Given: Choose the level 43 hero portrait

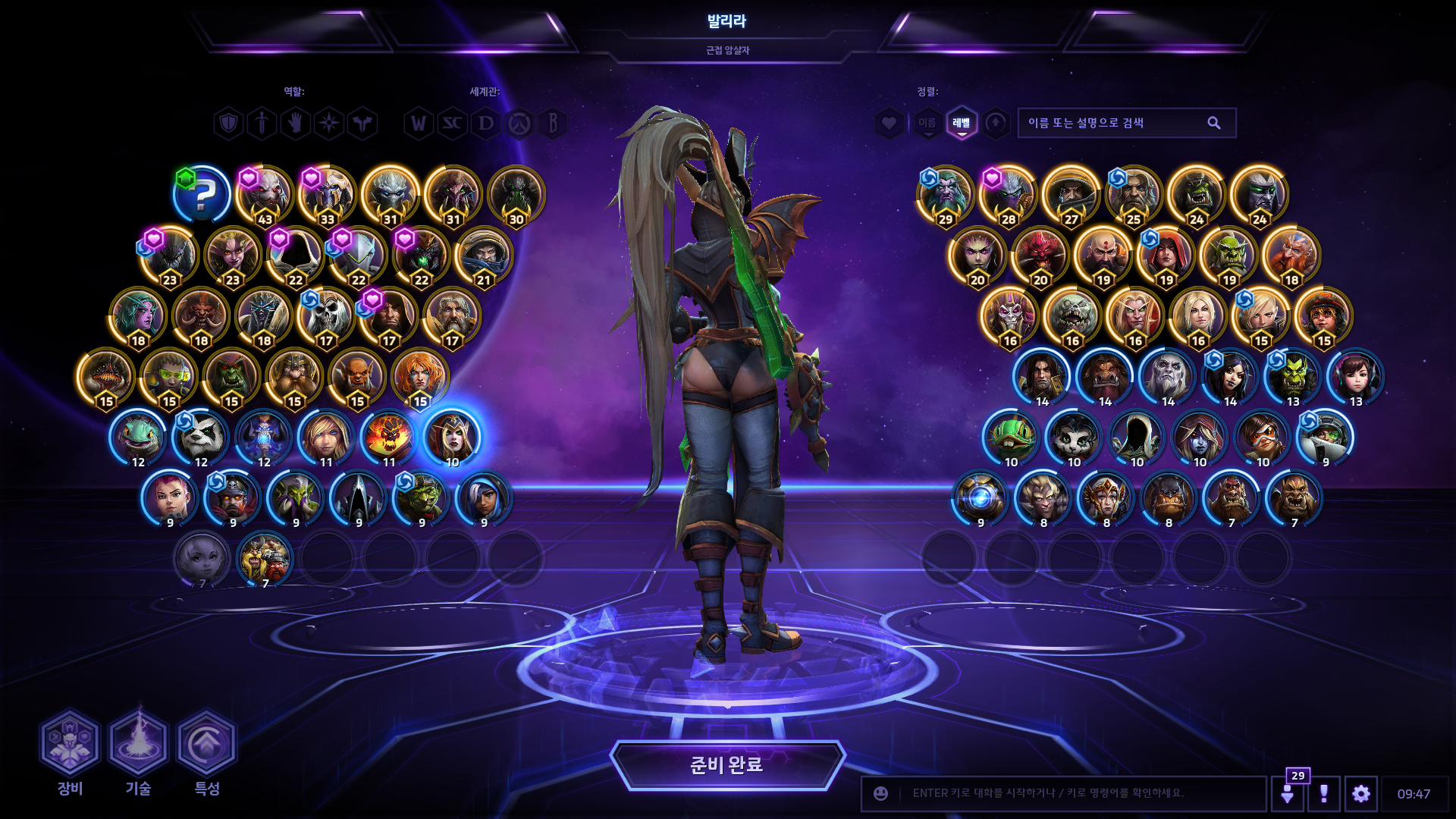Looking at the screenshot, I should click(x=264, y=195).
